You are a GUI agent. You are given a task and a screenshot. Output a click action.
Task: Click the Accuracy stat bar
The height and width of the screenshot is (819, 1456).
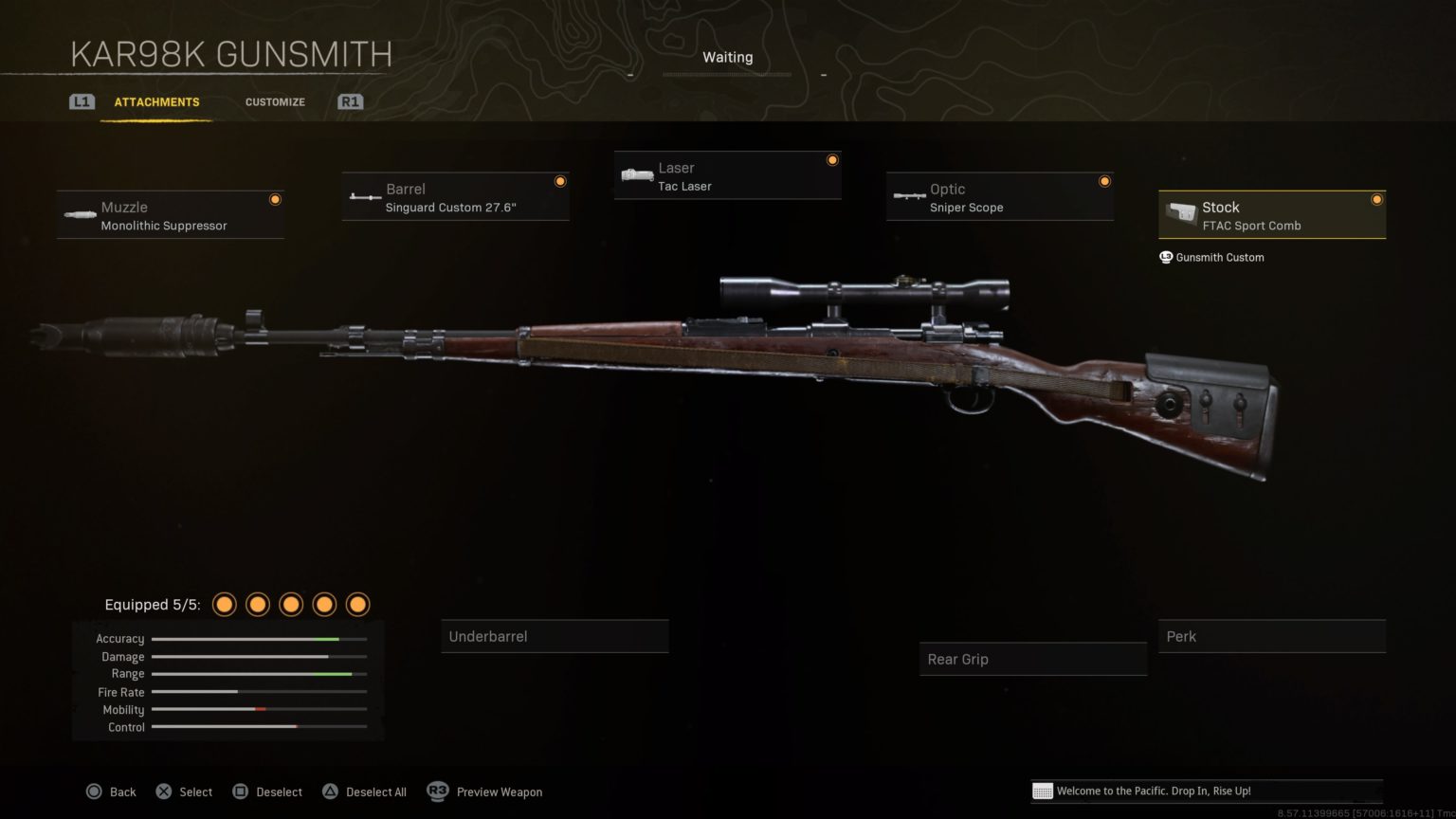pos(258,639)
